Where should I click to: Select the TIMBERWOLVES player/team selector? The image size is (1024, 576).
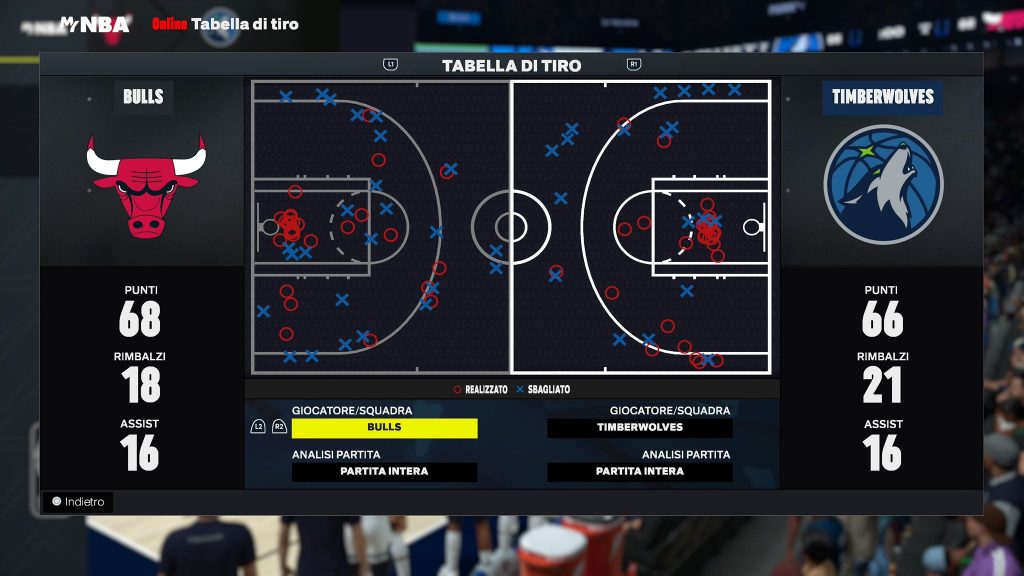coord(640,428)
